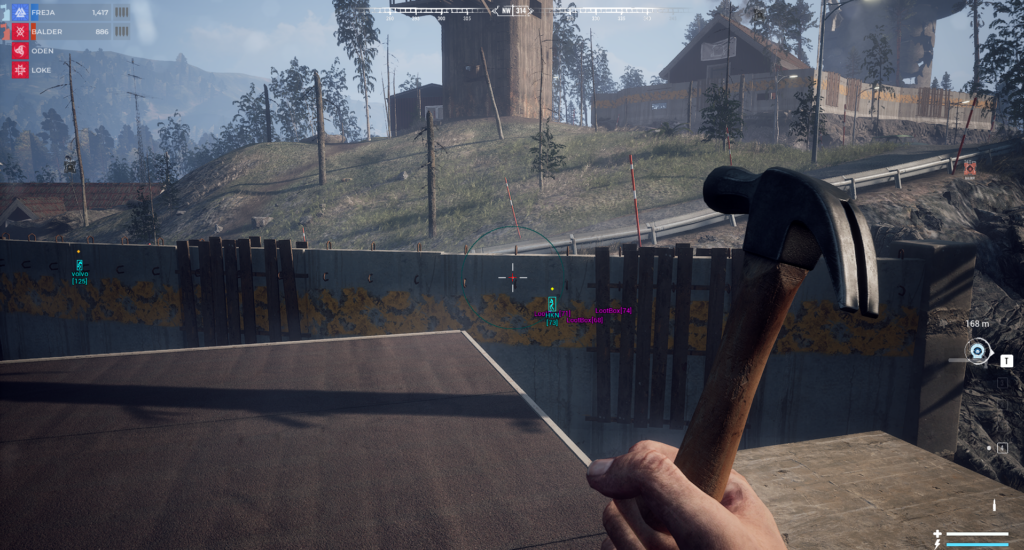The height and width of the screenshot is (550, 1024).
Task: Click the compass heading bar
Action: 511,12
